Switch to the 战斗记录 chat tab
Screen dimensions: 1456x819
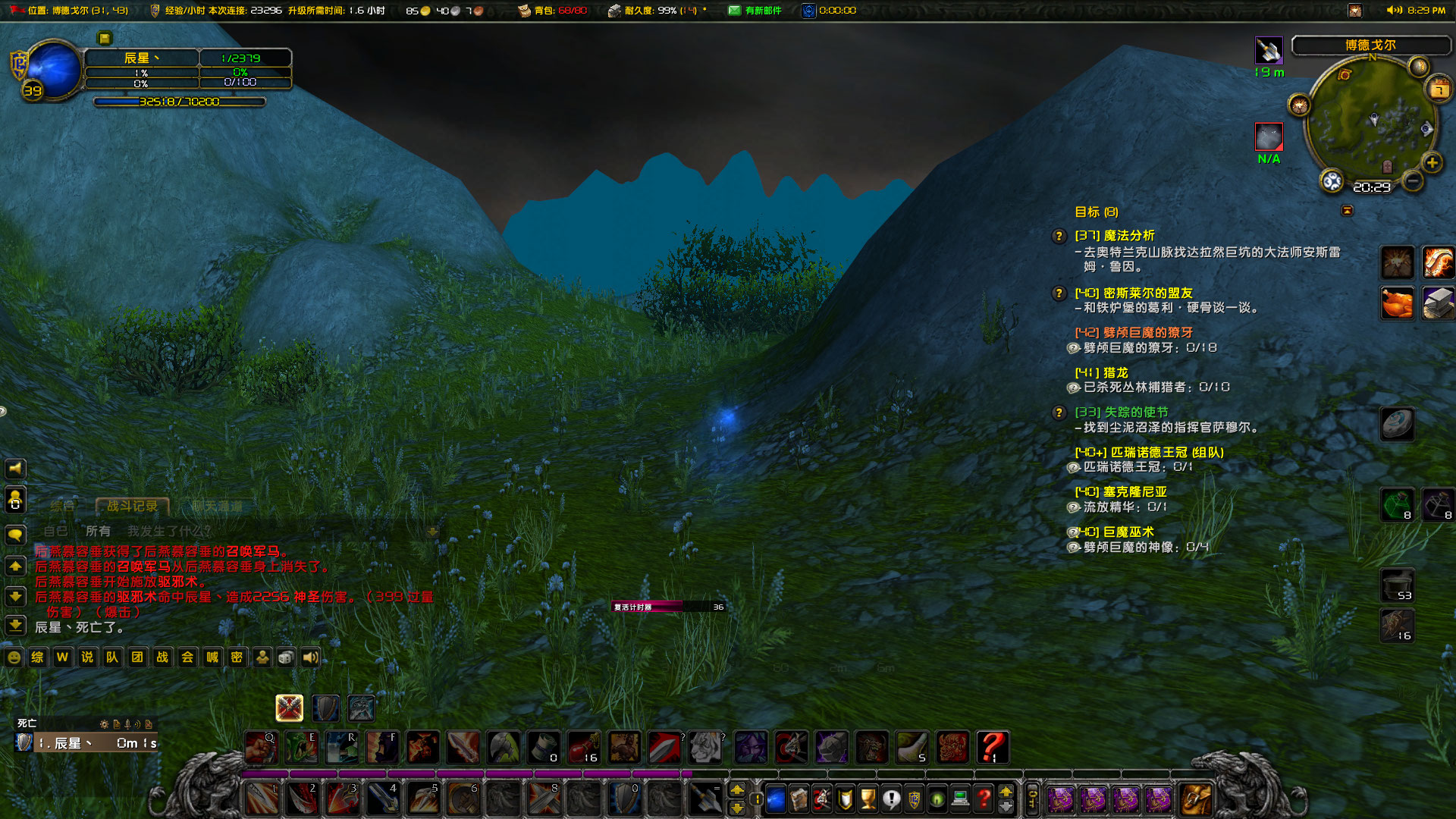click(x=132, y=507)
